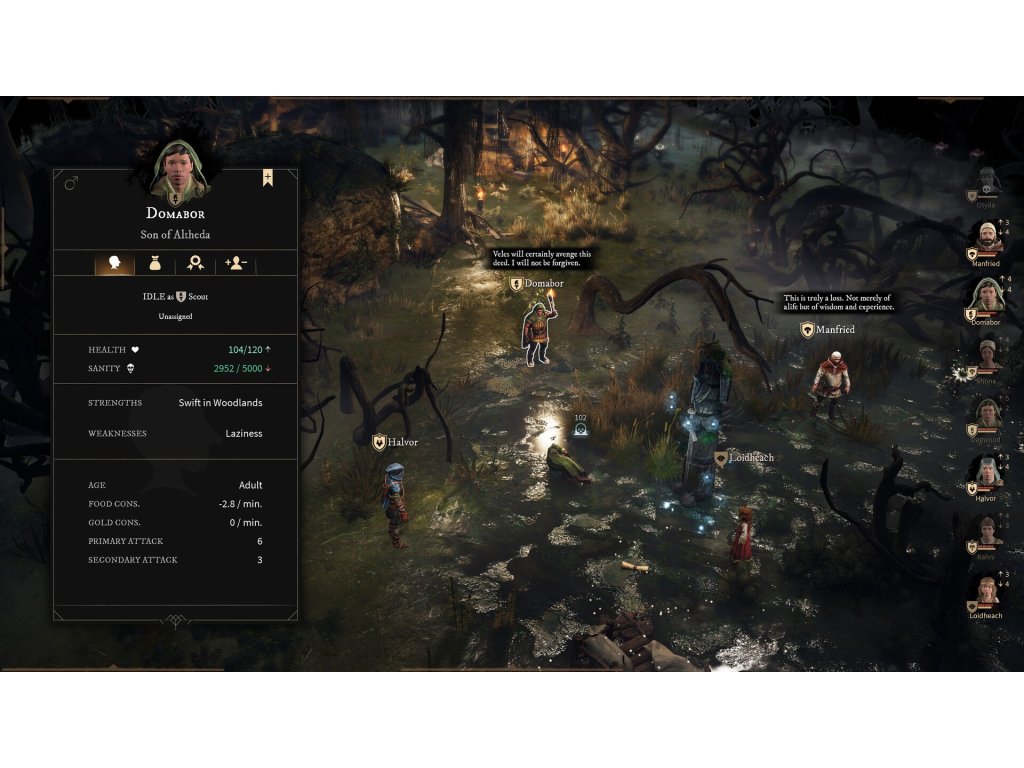Screen dimensions: 1024x768
Task: Click the loot marker above the fallen body
Action: point(580,430)
